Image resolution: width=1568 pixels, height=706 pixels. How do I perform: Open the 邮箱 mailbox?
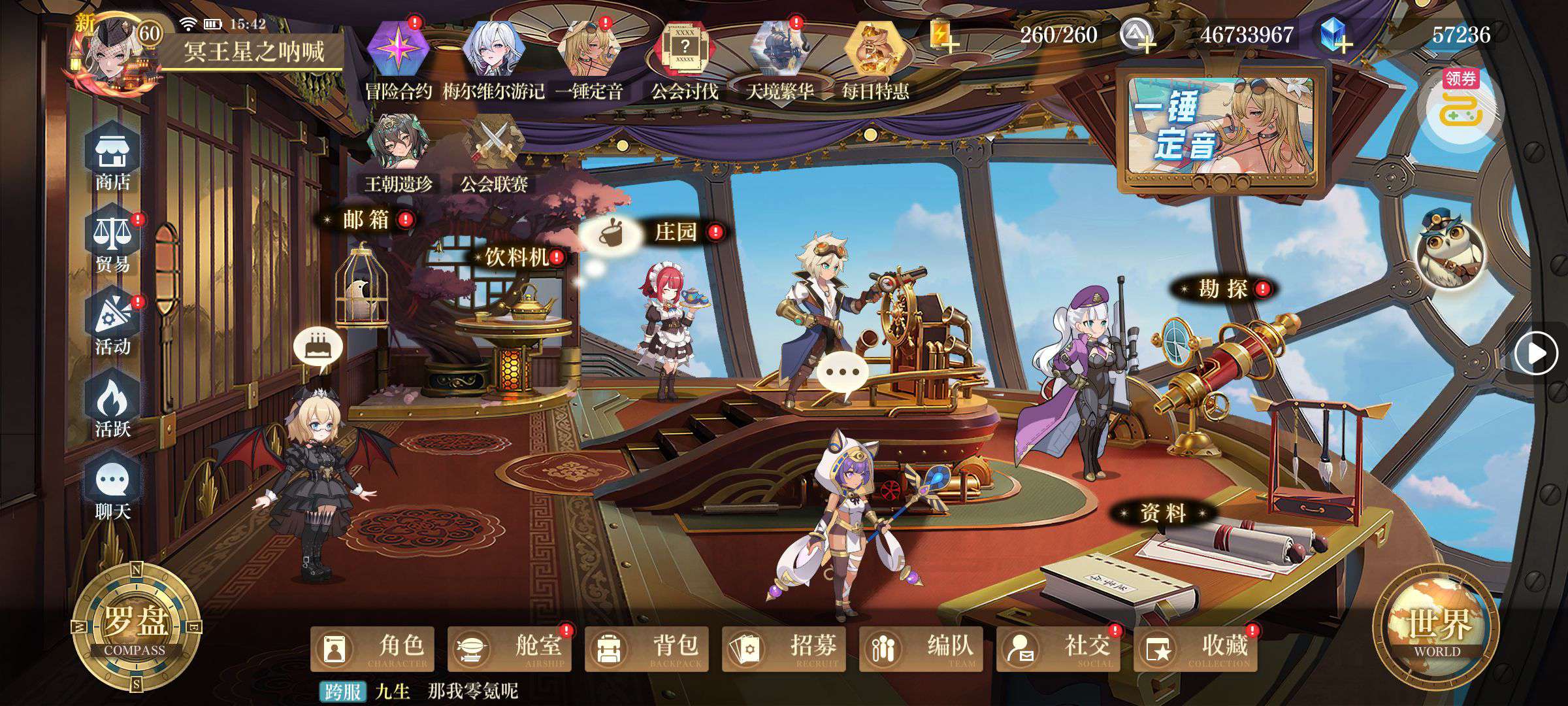366,220
